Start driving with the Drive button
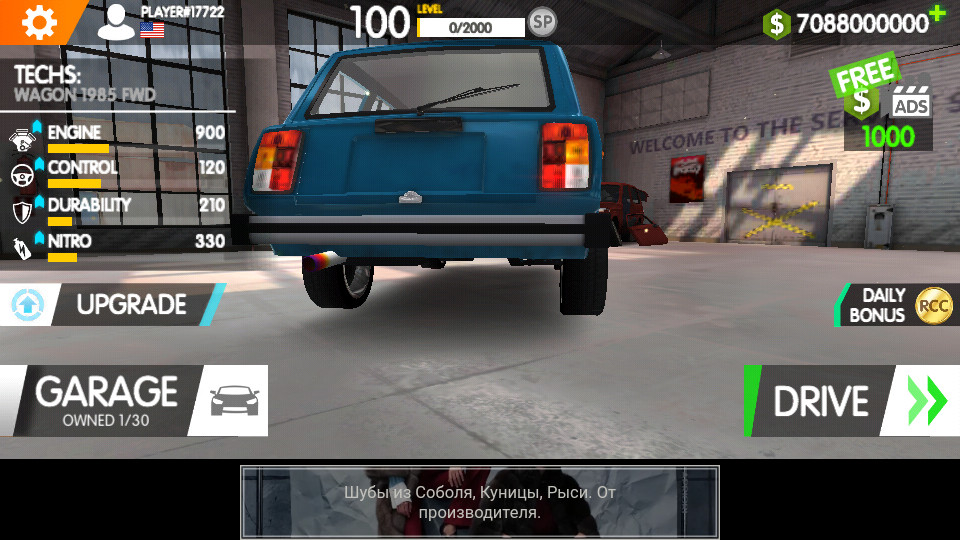Image resolution: width=960 pixels, height=540 pixels. point(850,401)
